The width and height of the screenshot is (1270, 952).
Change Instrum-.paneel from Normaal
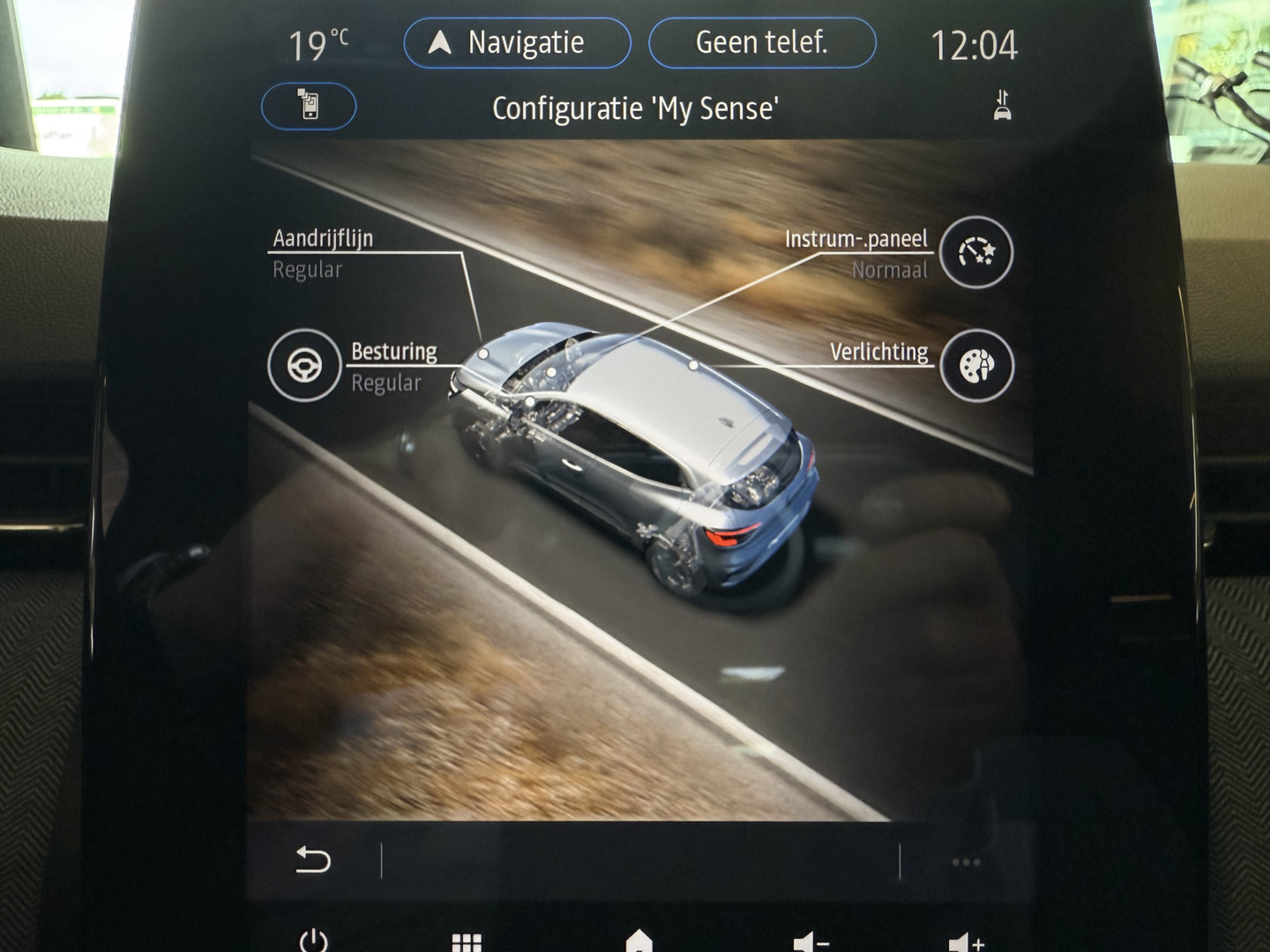(855, 253)
